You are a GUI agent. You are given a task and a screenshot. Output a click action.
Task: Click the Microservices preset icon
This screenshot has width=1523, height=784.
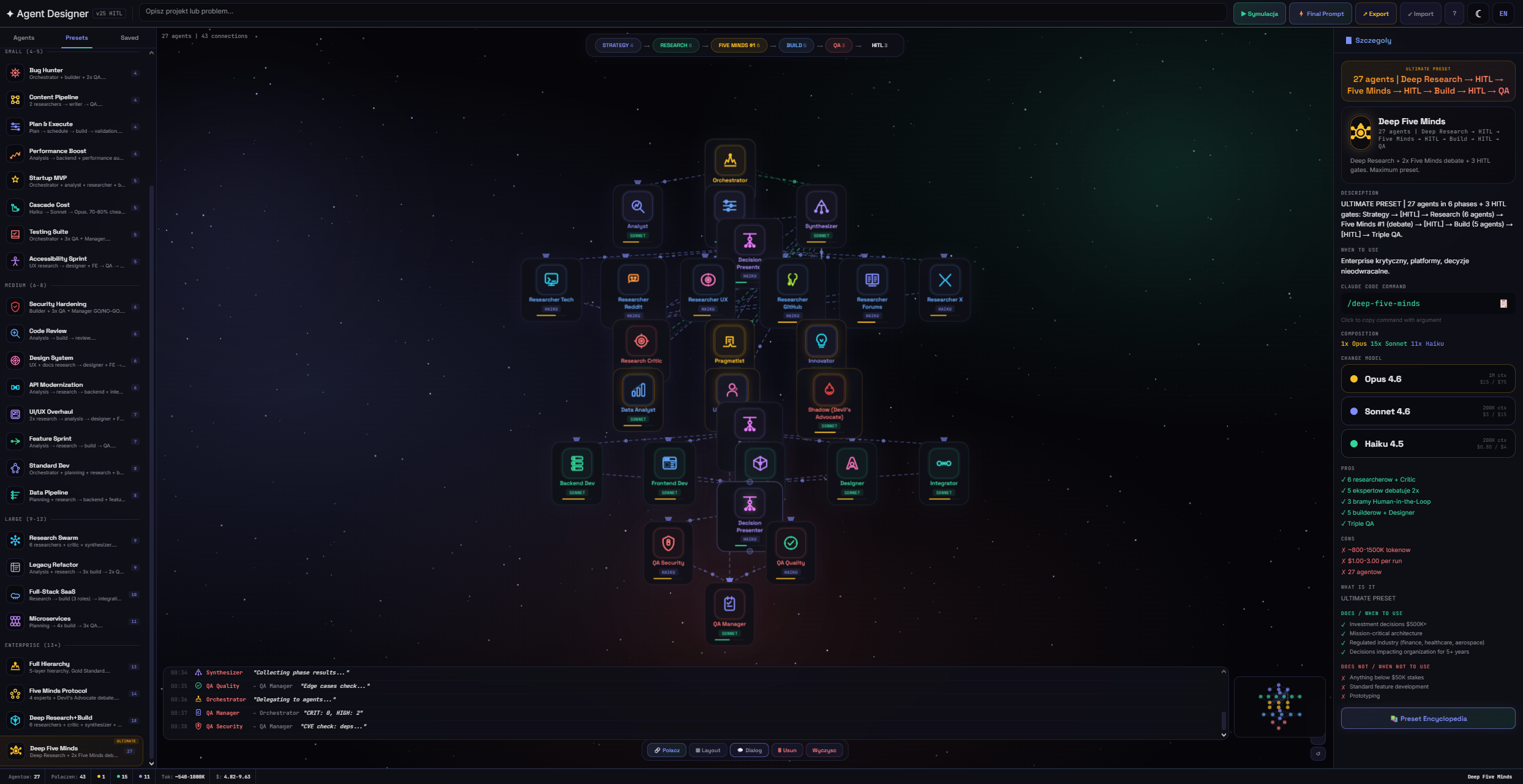pyautogui.click(x=15, y=621)
